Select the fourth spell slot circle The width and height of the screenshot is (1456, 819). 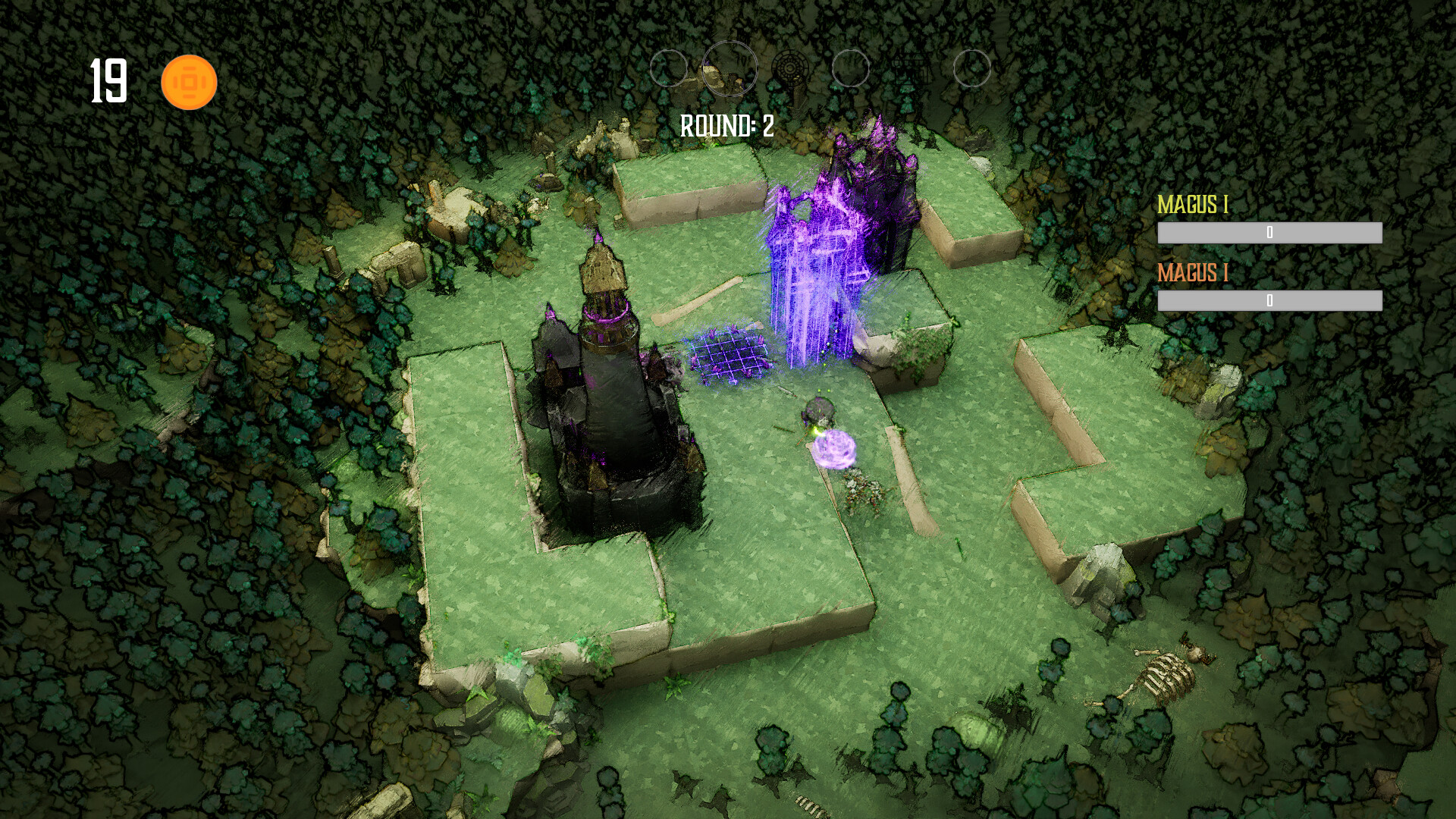pos(852,68)
